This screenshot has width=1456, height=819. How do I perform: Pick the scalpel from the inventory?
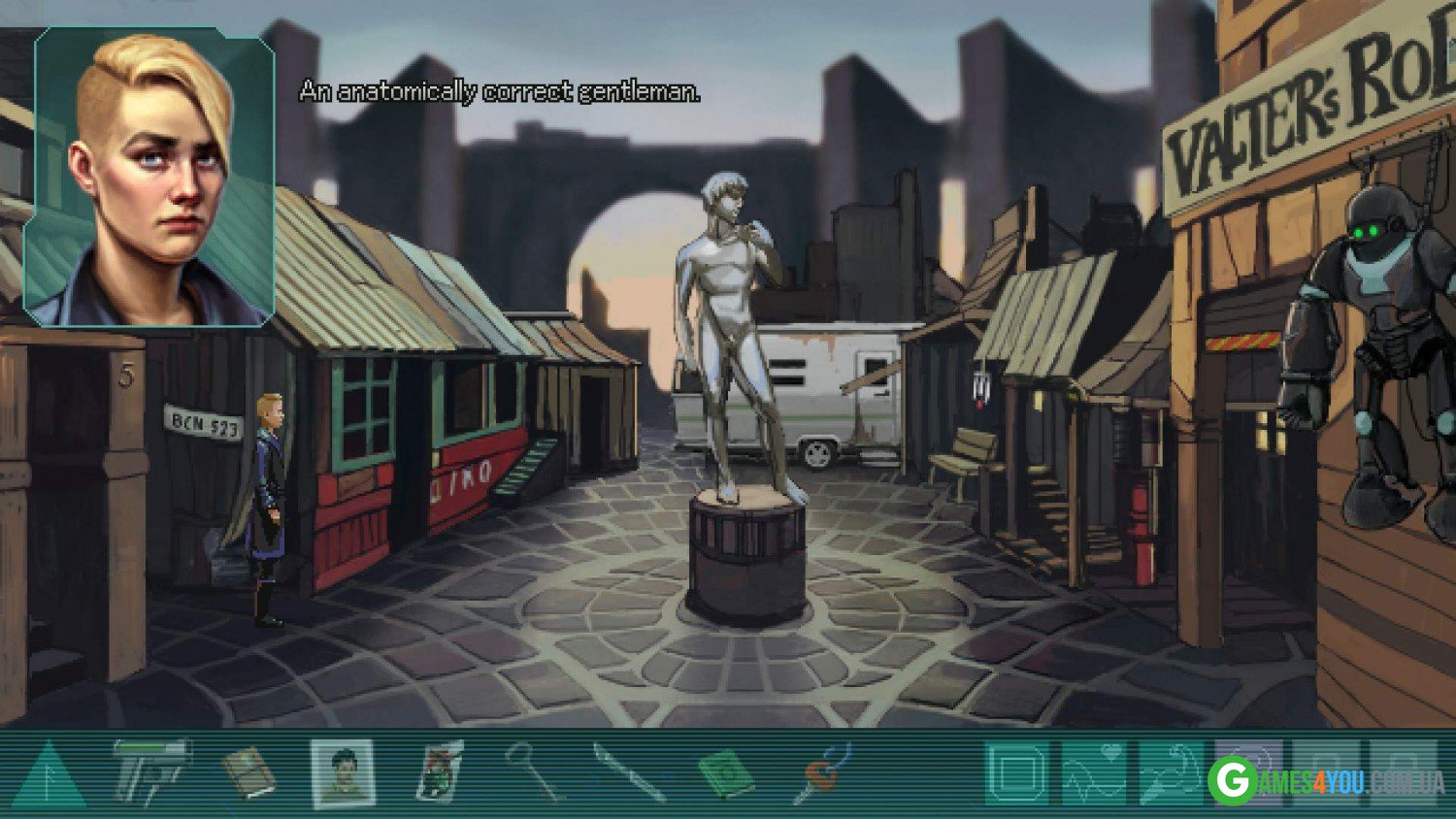pyautogui.click(x=629, y=773)
